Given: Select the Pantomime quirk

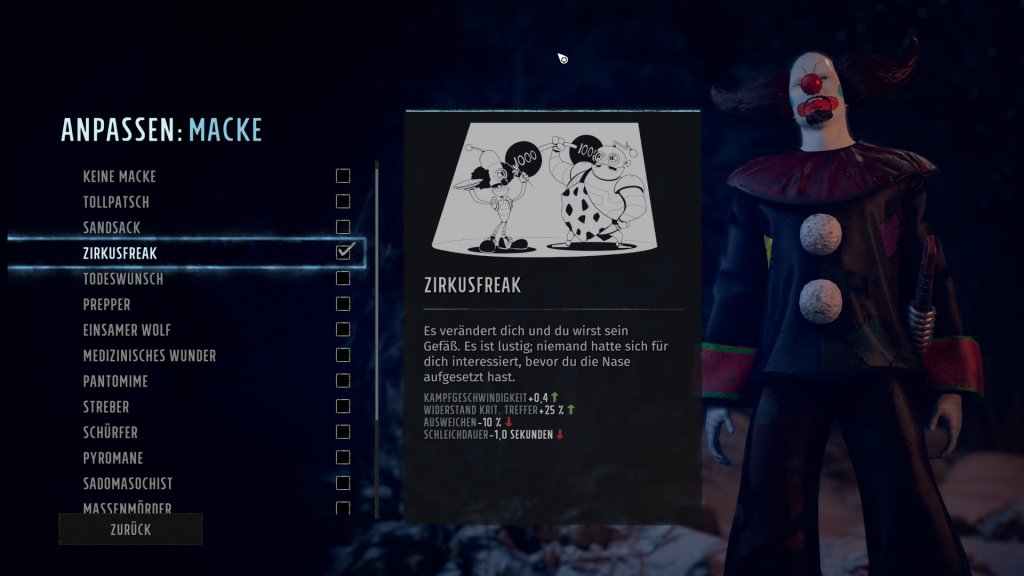Looking at the screenshot, I should [x=117, y=381].
